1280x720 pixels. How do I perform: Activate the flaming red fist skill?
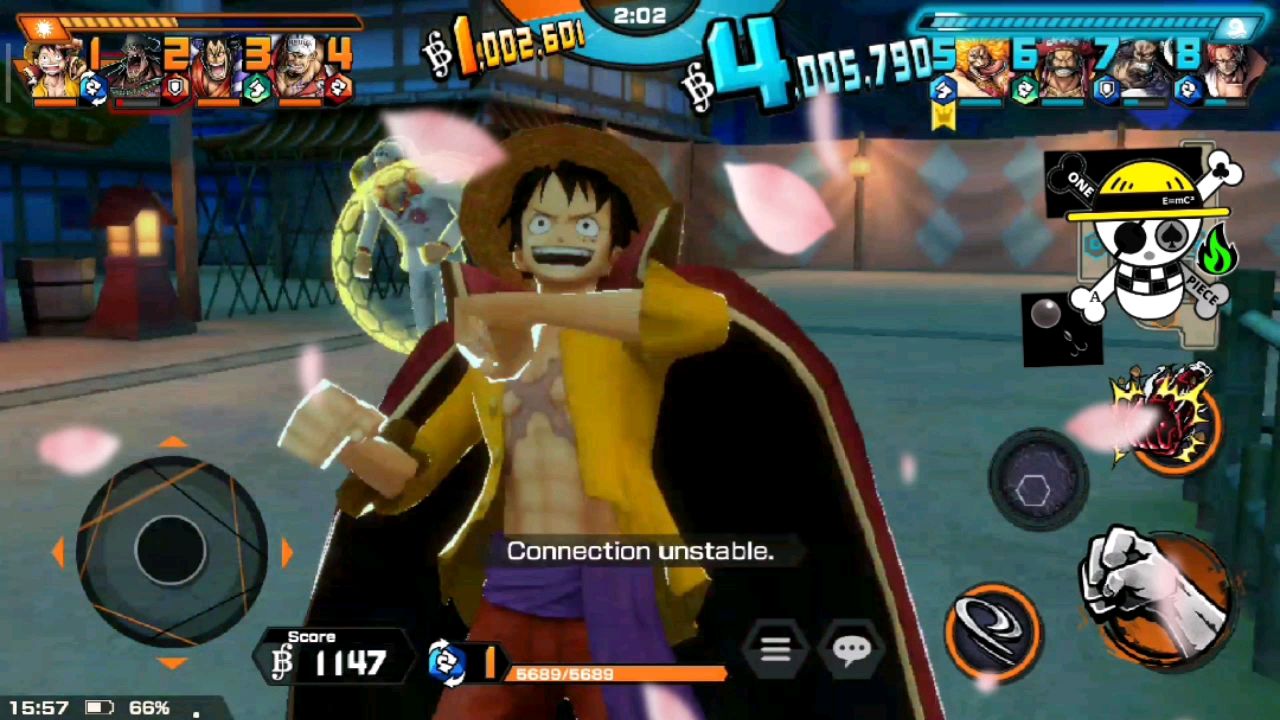[1169, 420]
